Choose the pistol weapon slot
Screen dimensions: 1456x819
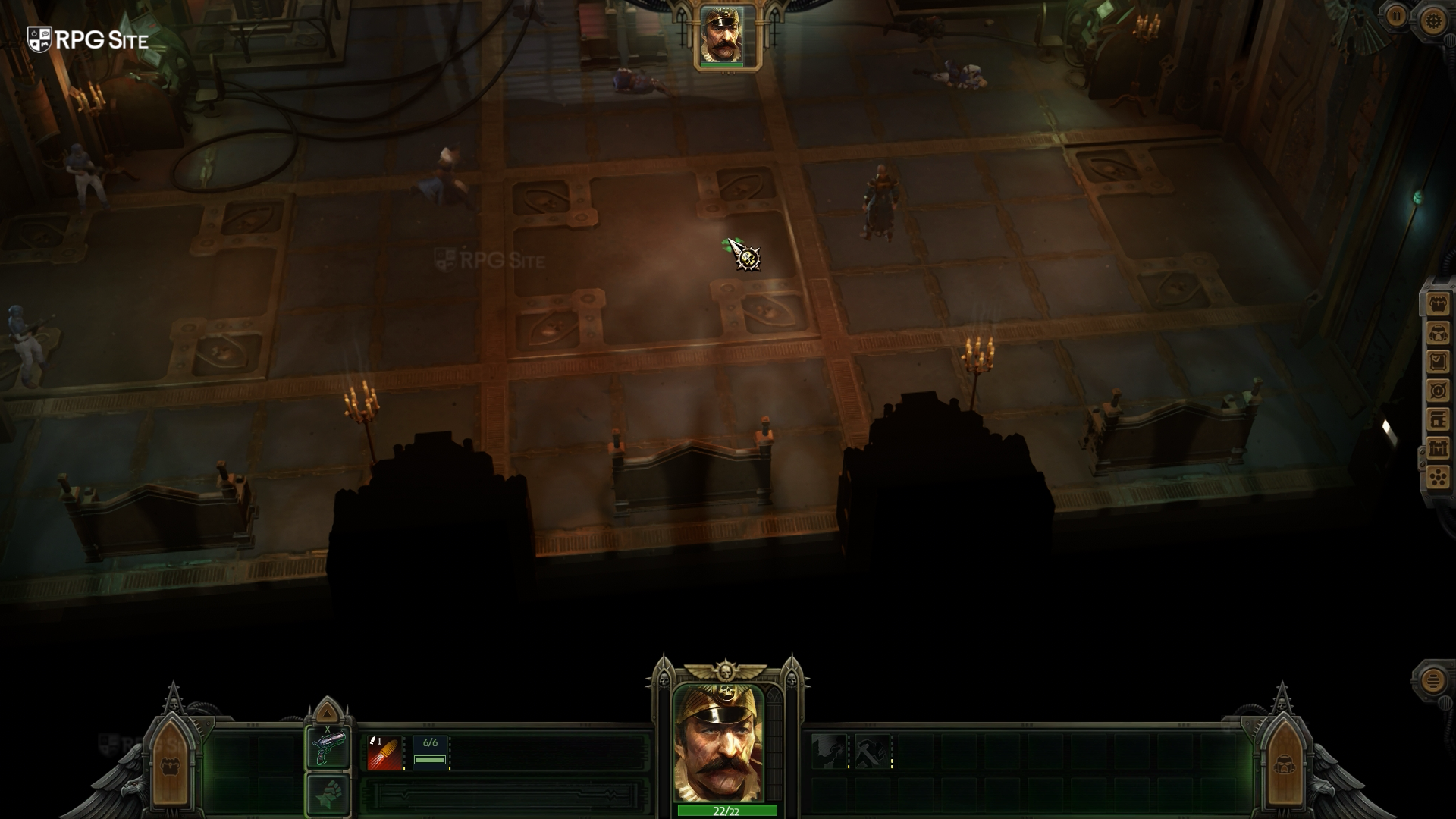[328, 748]
